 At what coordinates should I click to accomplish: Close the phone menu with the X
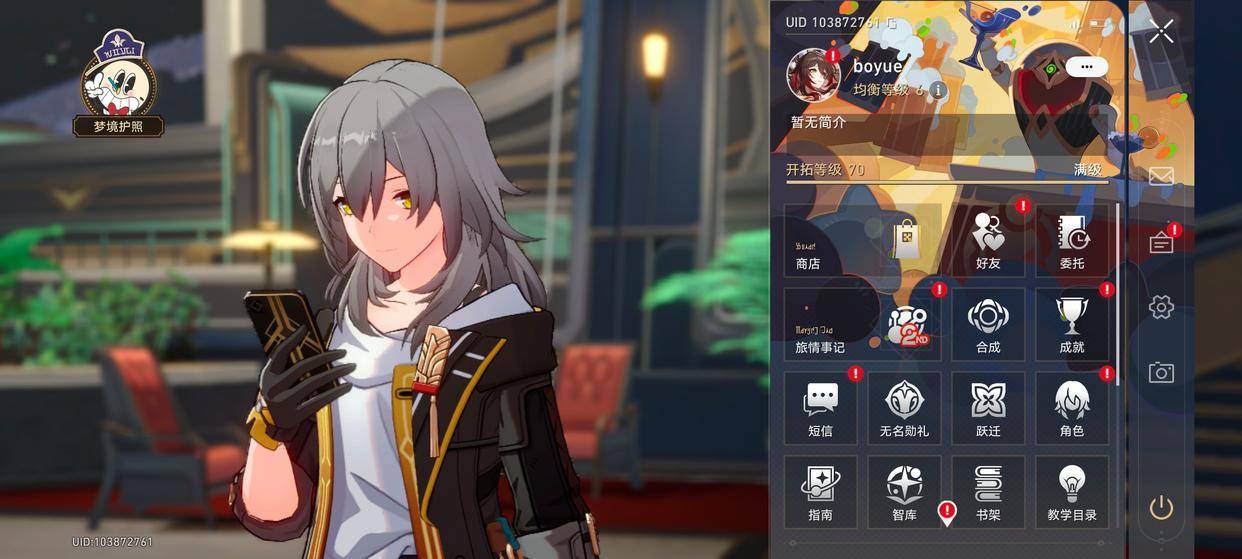[1161, 32]
